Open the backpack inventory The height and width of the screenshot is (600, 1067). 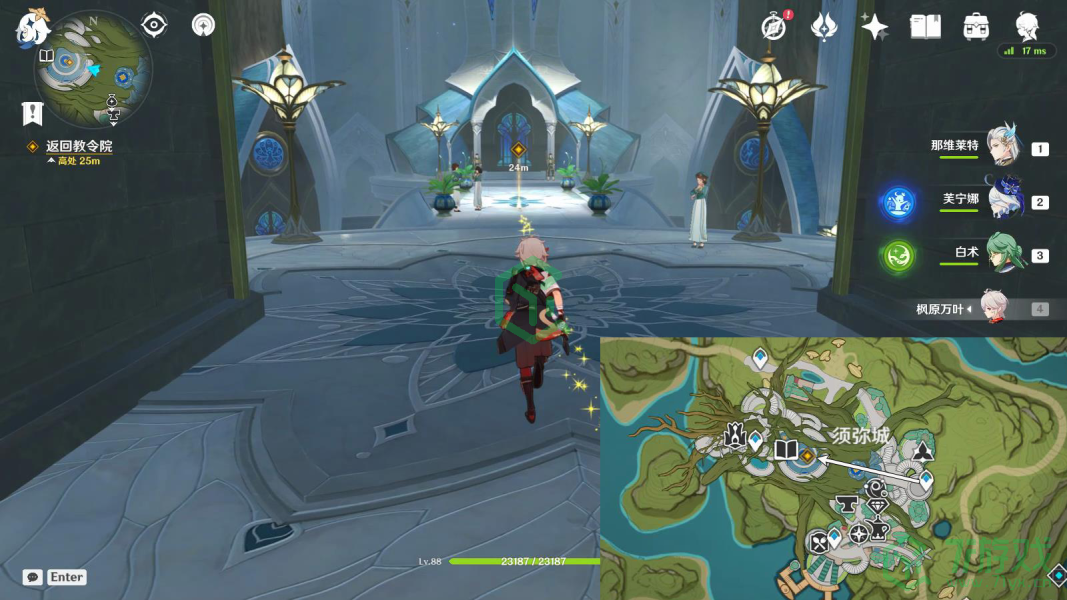coord(976,27)
